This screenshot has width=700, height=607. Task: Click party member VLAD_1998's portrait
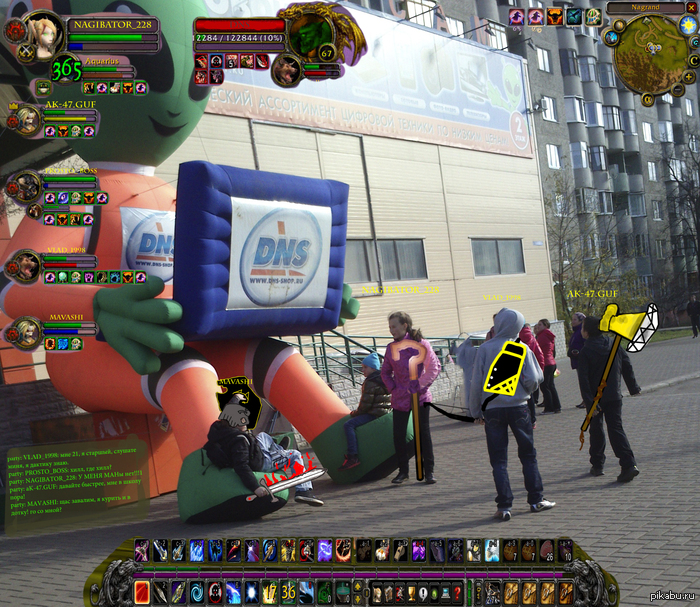(25, 265)
